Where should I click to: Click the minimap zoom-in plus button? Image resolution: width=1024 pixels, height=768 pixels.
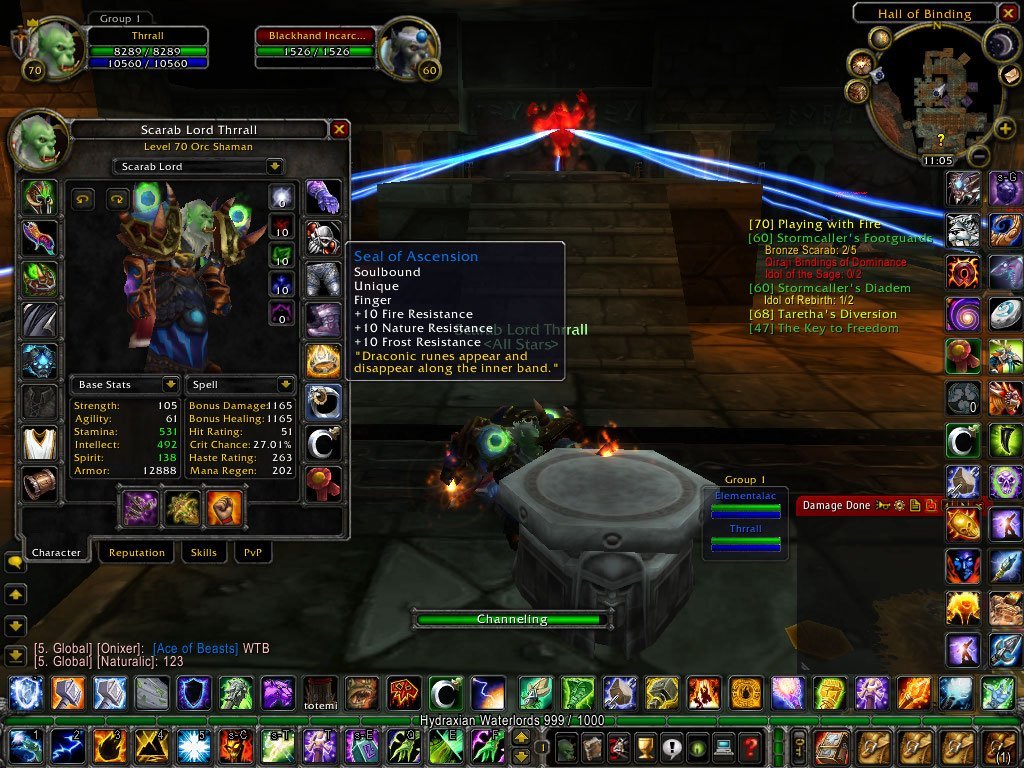(1005, 128)
